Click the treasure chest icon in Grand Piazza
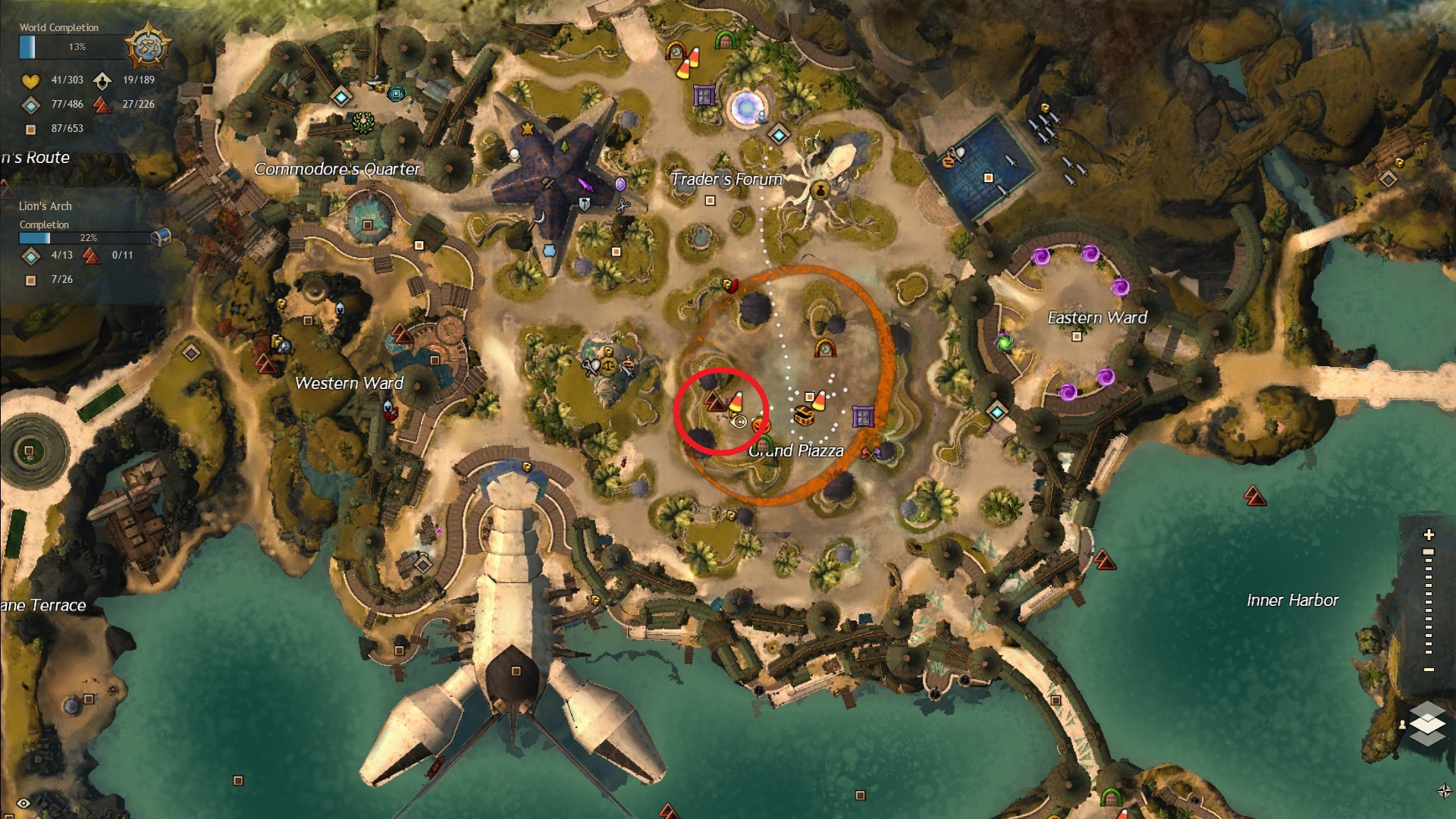The image size is (1456, 819). [805, 416]
